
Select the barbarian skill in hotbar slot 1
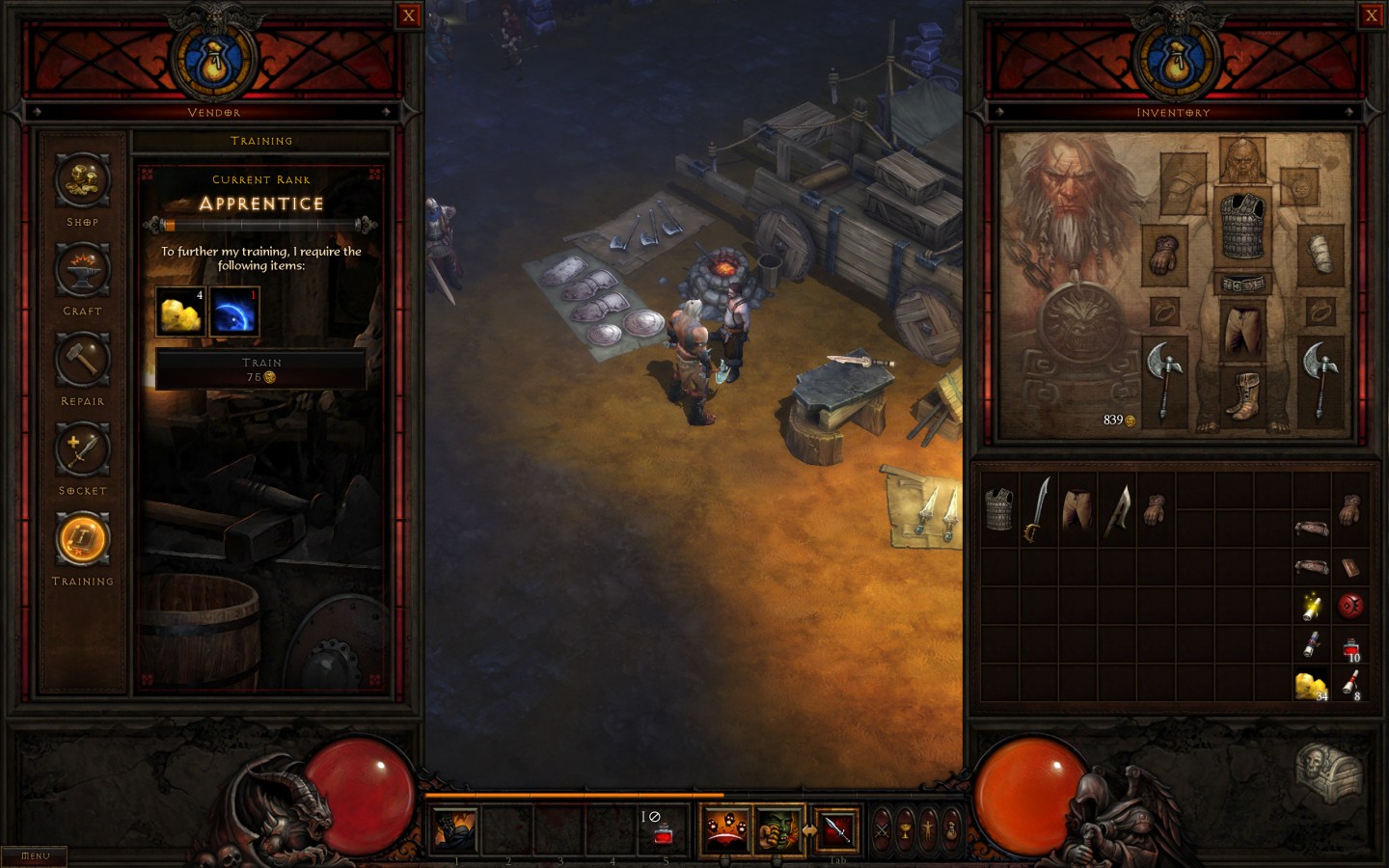coord(453,827)
